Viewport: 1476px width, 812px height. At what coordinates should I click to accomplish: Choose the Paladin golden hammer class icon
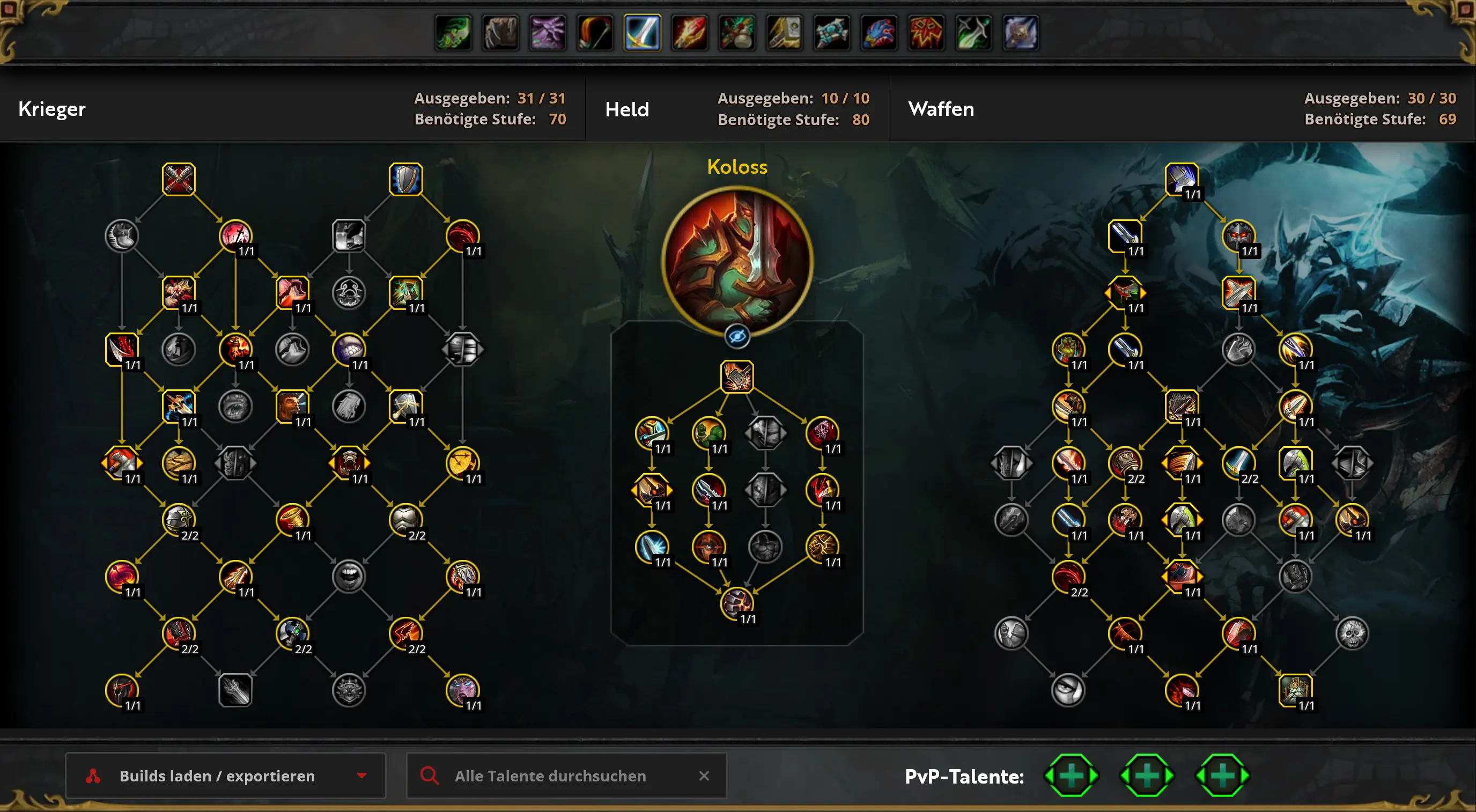tap(785, 33)
